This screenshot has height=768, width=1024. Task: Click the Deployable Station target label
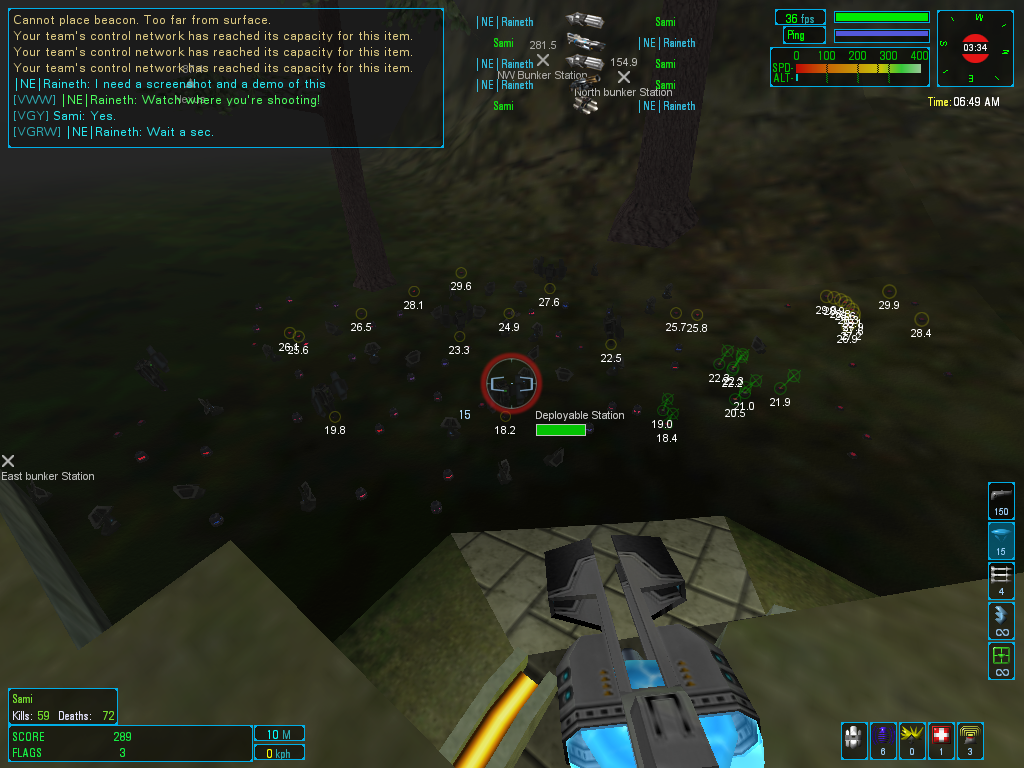coord(579,415)
